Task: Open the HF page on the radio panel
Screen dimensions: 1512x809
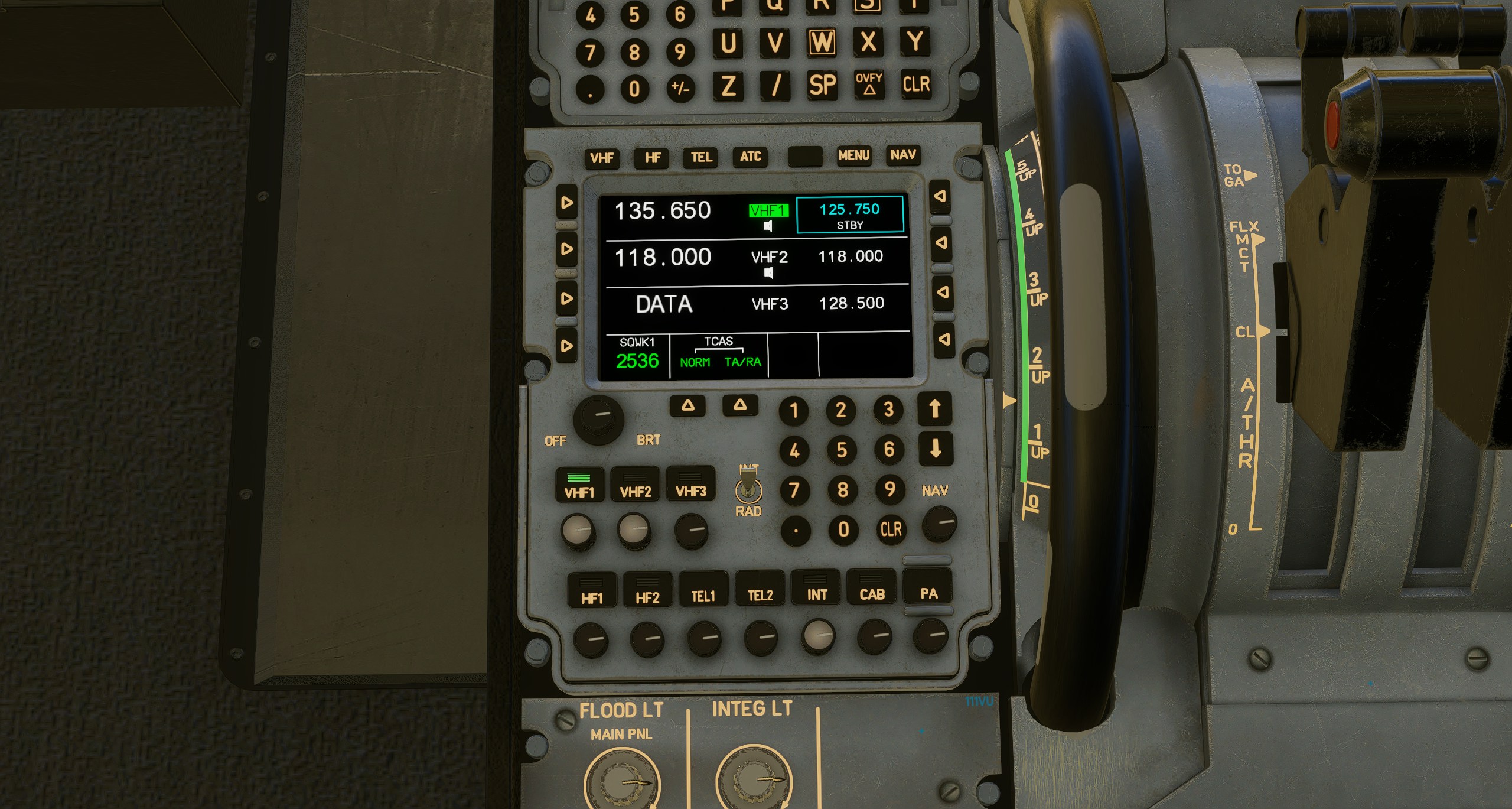Action: point(653,158)
